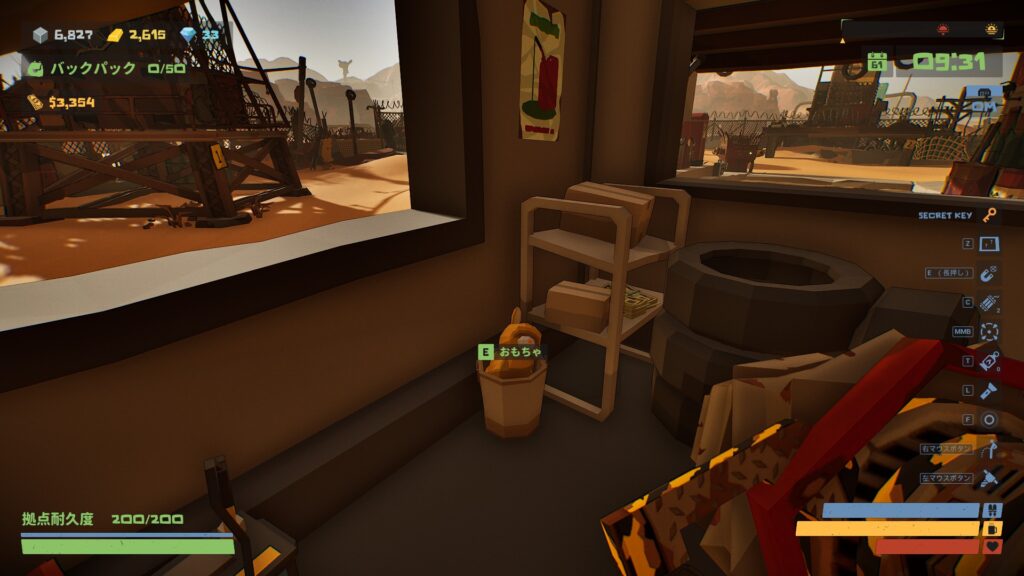Click the Secret Key icon
The height and width of the screenshot is (576, 1024).
pos(989,215)
